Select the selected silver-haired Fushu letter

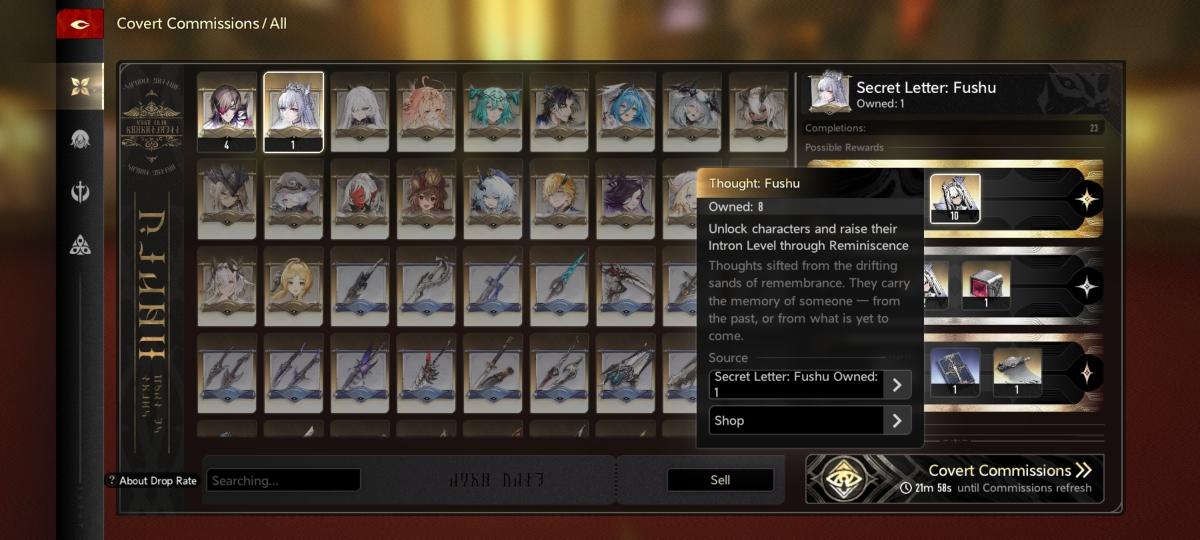coord(293,111)
